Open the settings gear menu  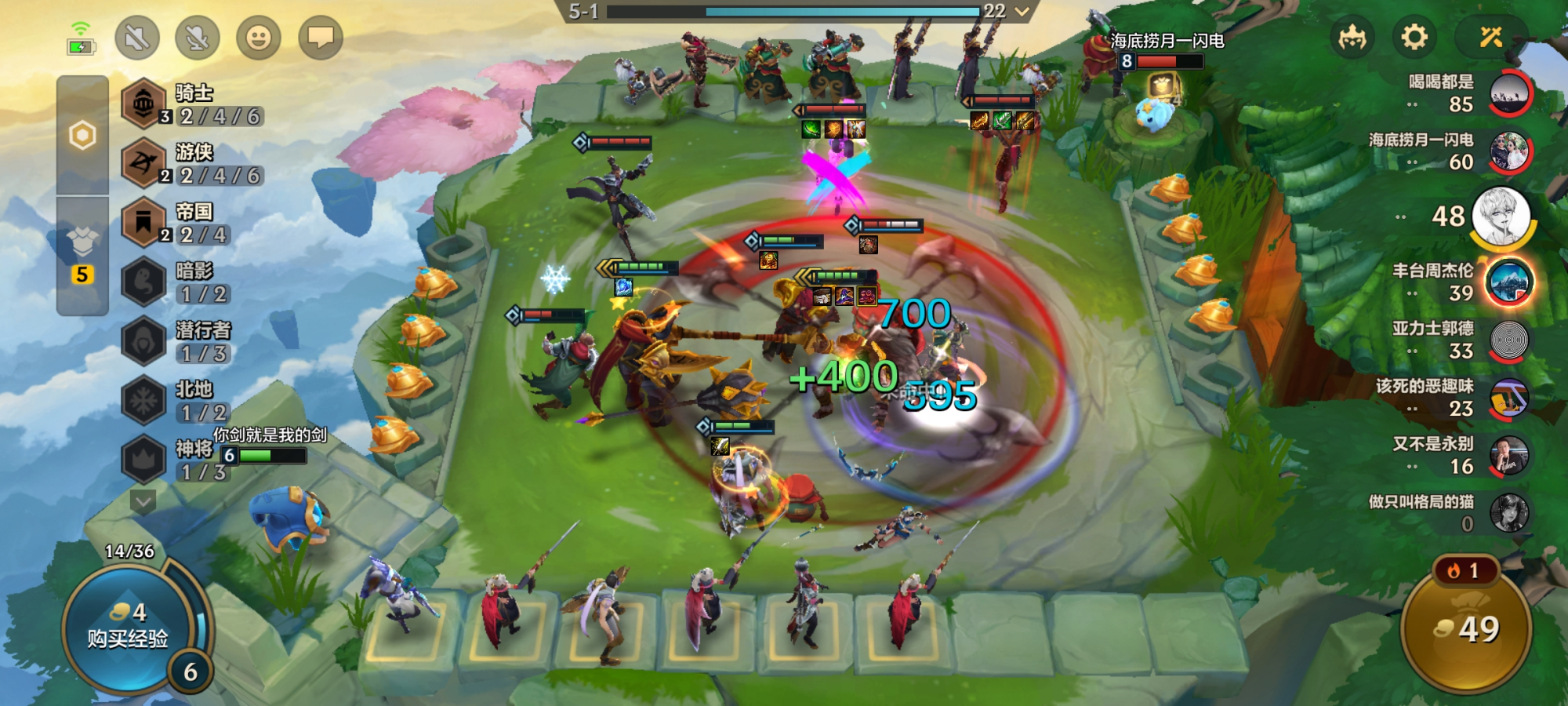click(1414, 37)
